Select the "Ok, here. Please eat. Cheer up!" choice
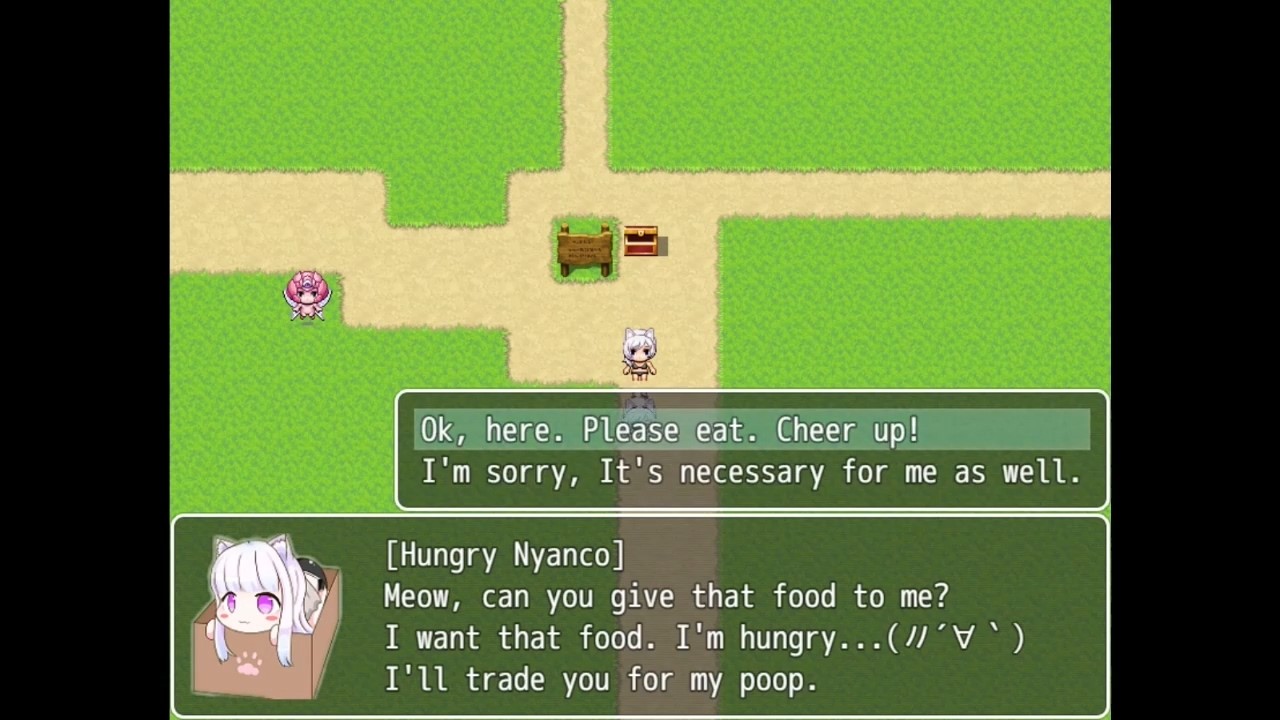This screenshot has height=720, width=1280. [670, 430]
